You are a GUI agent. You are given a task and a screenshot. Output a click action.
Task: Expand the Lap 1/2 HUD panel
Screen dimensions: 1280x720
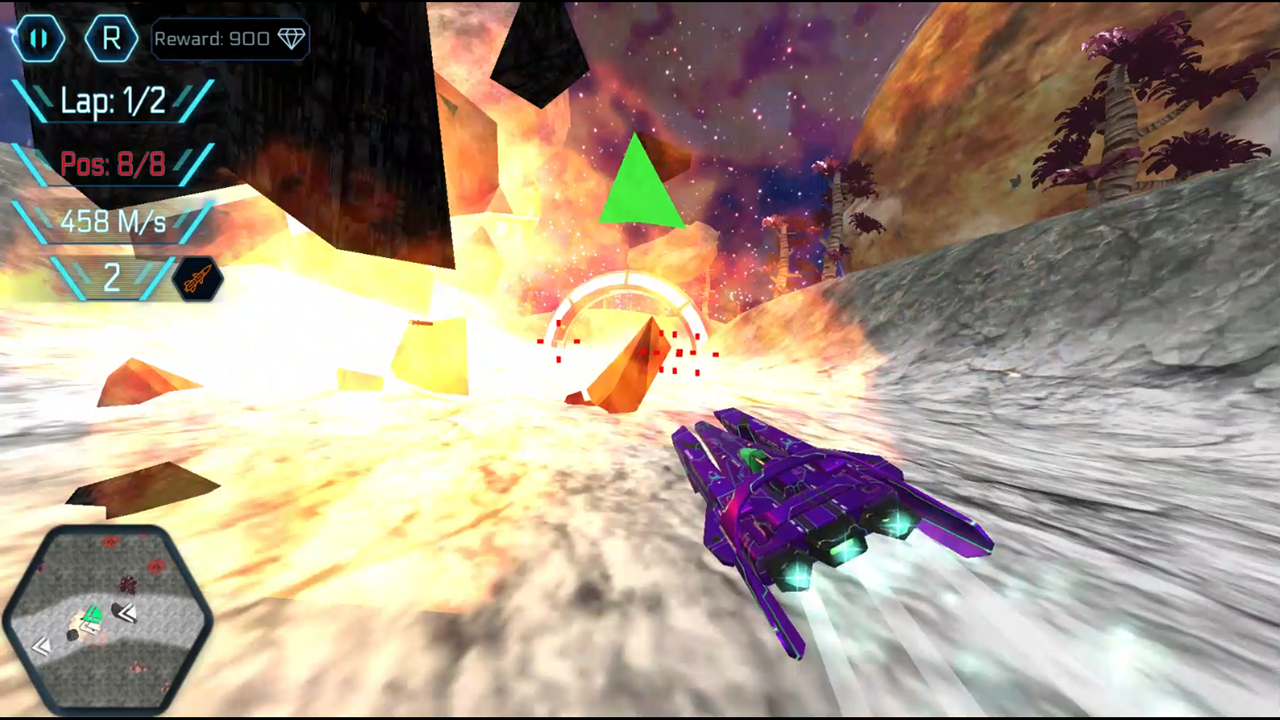pos(112,101)
